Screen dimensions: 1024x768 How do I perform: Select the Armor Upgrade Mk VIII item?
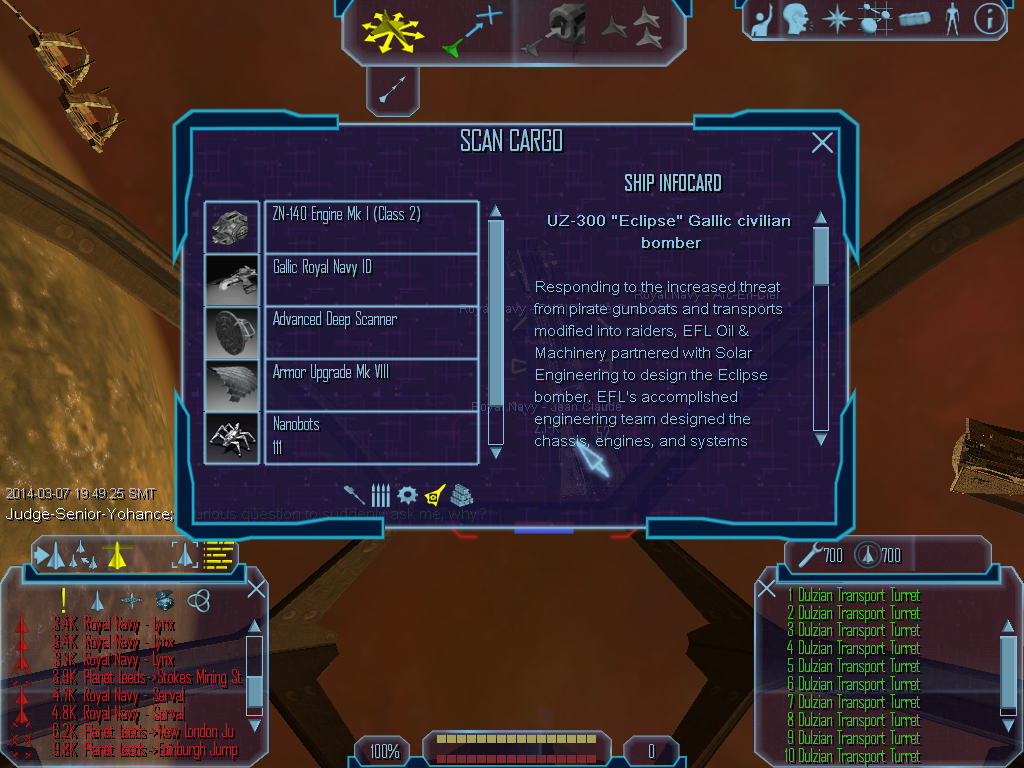[x=371, y=385]
